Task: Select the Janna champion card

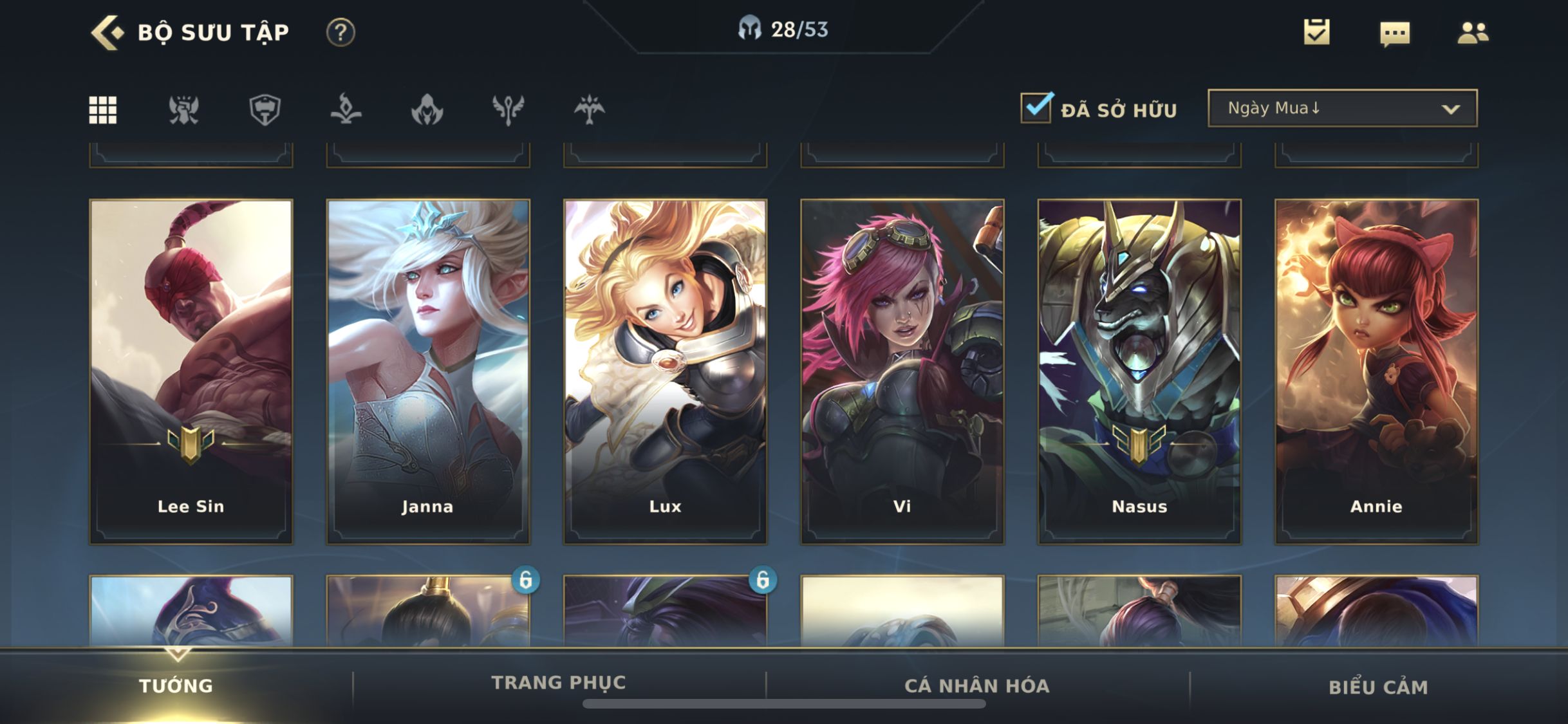Action: pyautogui.click(x=428, y=371)
